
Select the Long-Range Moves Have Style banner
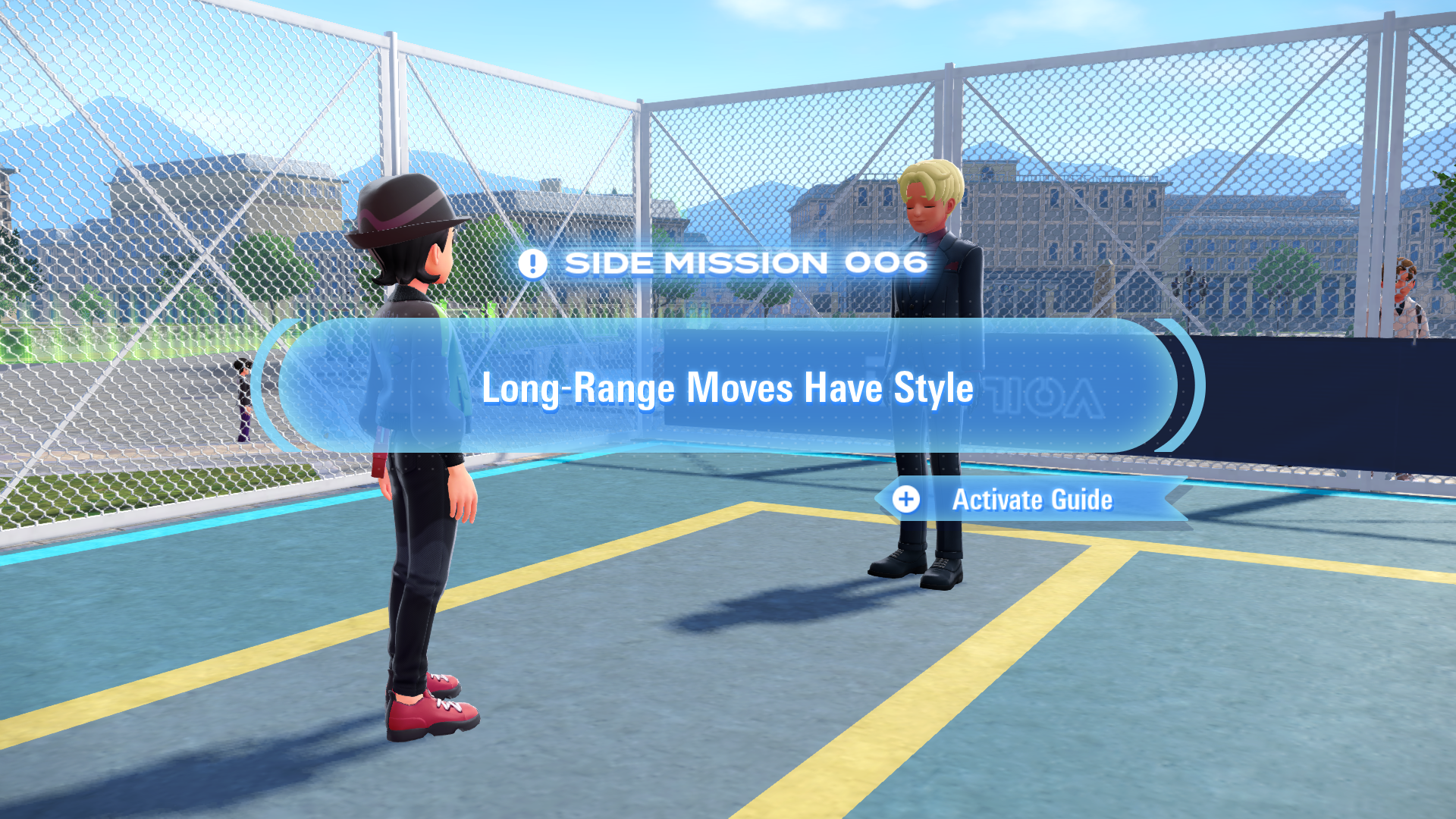tap(727, 388)
